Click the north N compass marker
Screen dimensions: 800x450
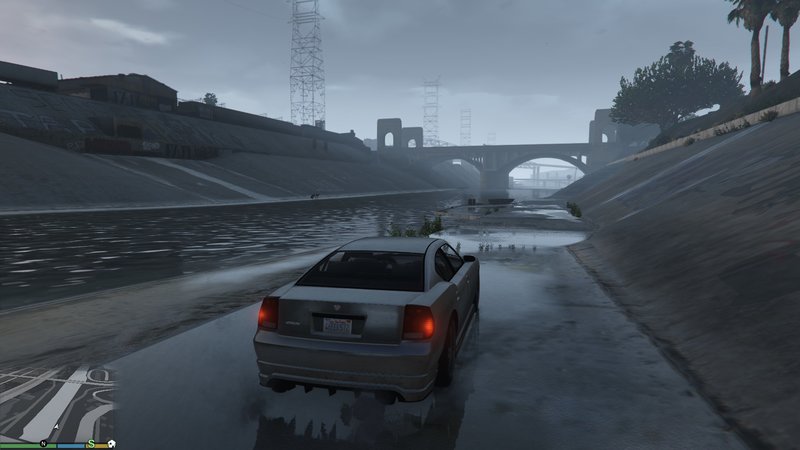44,442
